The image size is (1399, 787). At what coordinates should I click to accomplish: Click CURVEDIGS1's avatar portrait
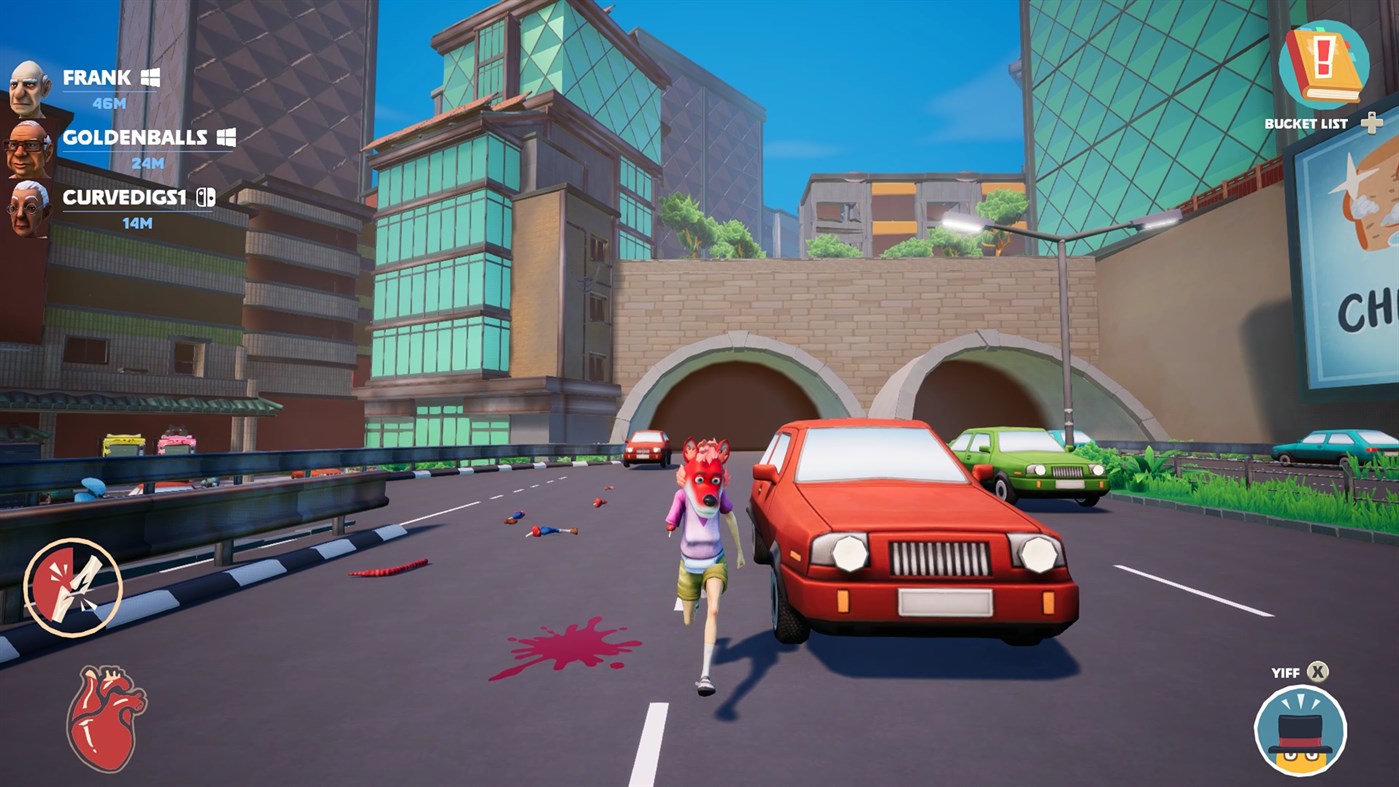point(26,207)
